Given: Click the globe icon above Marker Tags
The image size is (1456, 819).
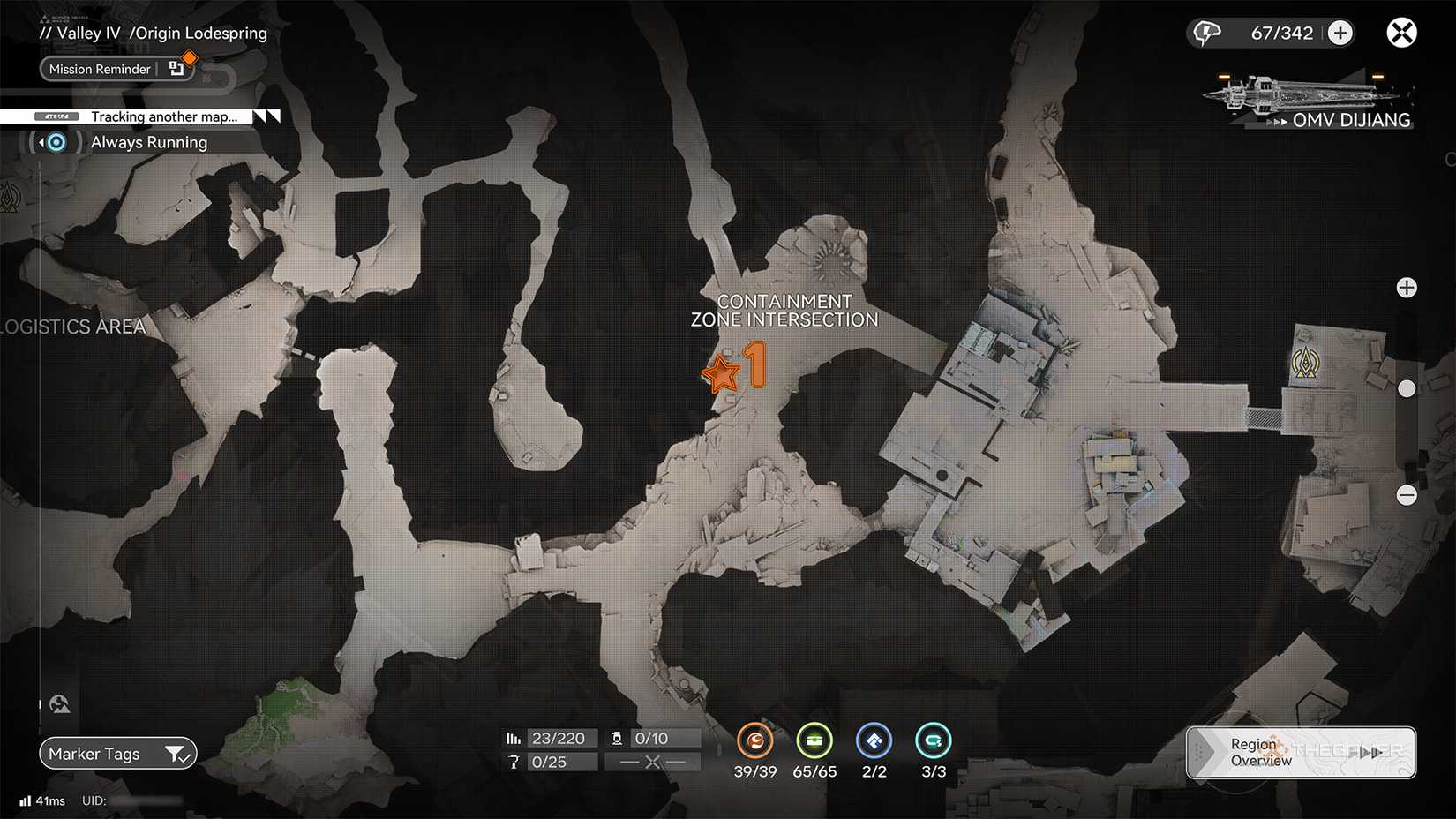Looking at the screenshot, I should point(59,703).
